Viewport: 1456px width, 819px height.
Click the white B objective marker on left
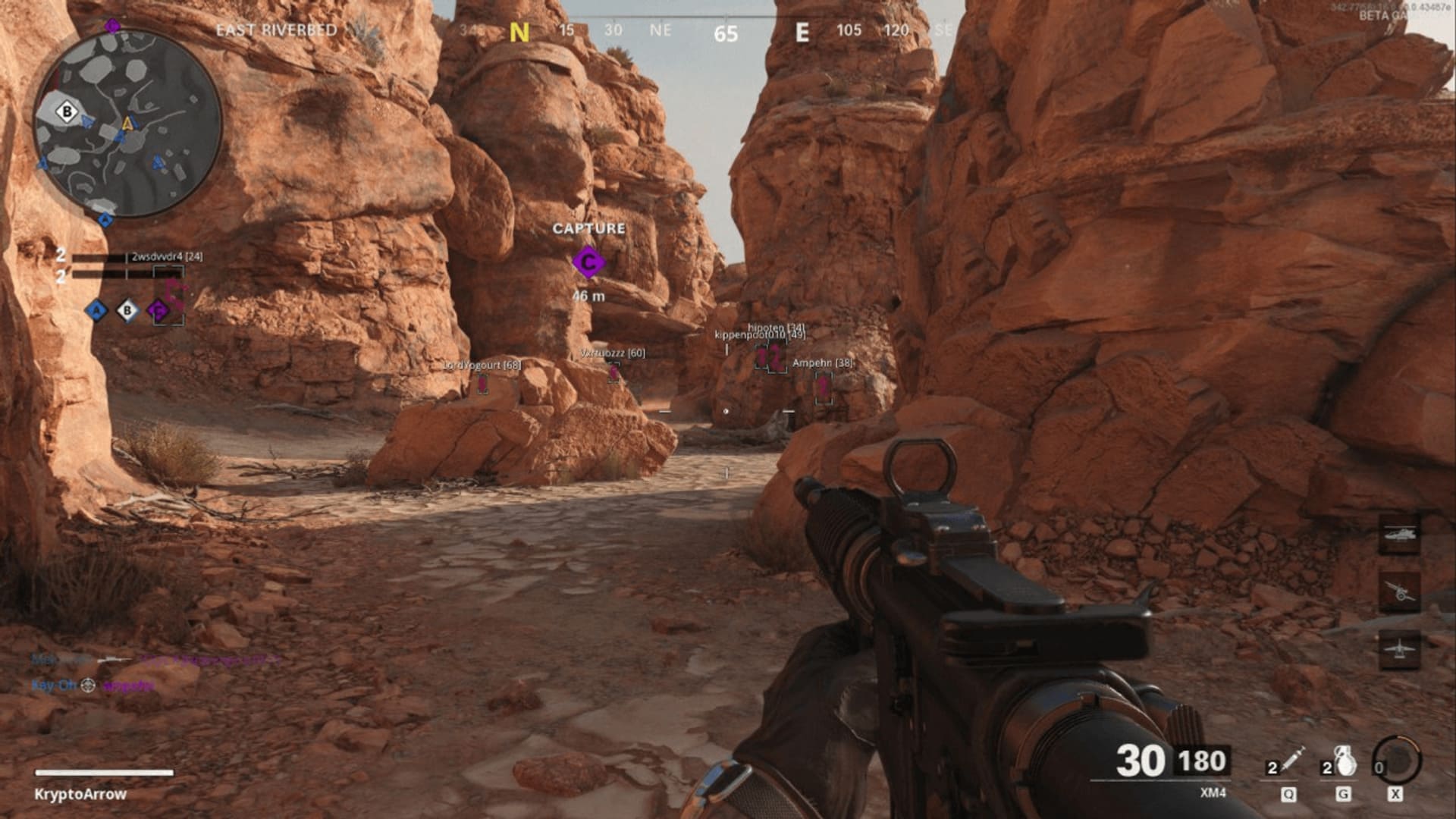click(x=127, y=311)
